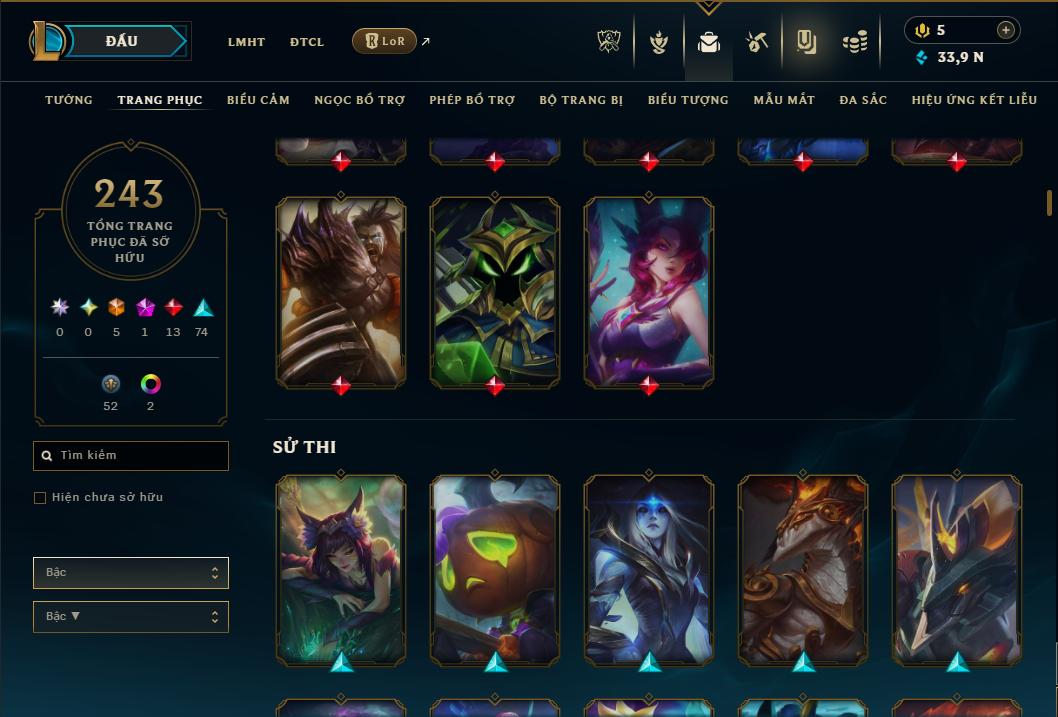The height and width of the screenshot is (717, 1058).
Task: Open the NGỌC BỔ TRỢ tab
Action: 359,100
